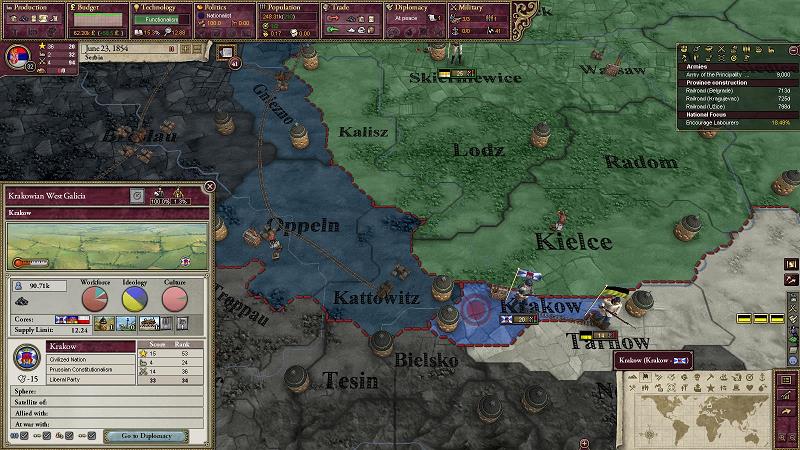This screenshot has height=450, width=800.
Task: Open the Population tab
Action: [x=286, y=8]
